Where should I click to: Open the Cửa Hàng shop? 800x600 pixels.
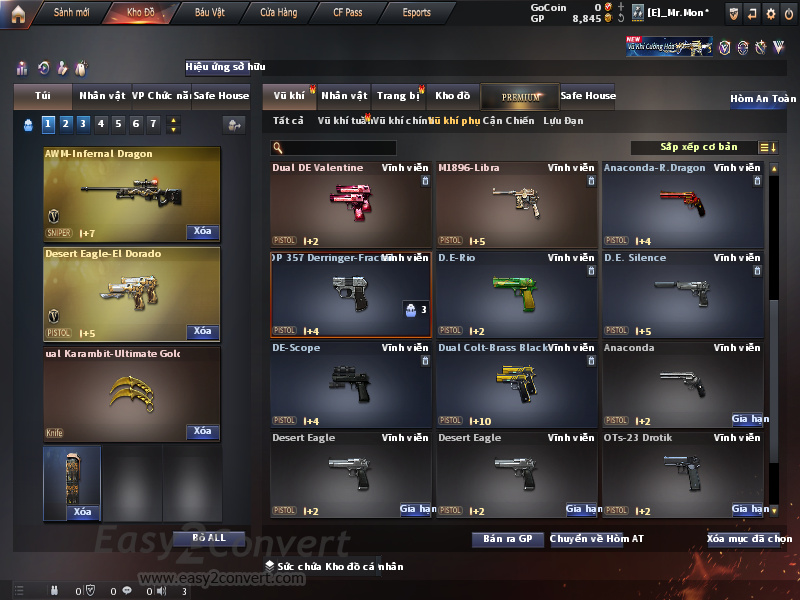click(278, 13)
